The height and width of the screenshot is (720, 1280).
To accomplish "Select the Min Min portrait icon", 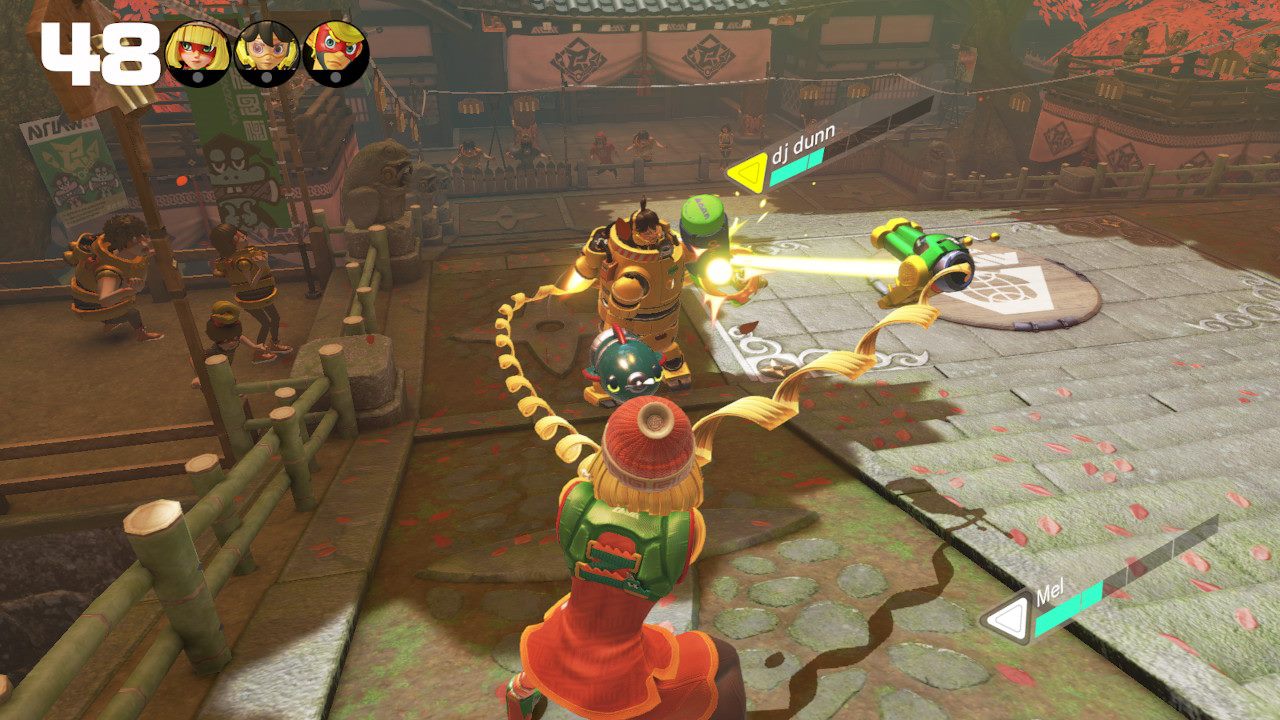I will (198, 54).
